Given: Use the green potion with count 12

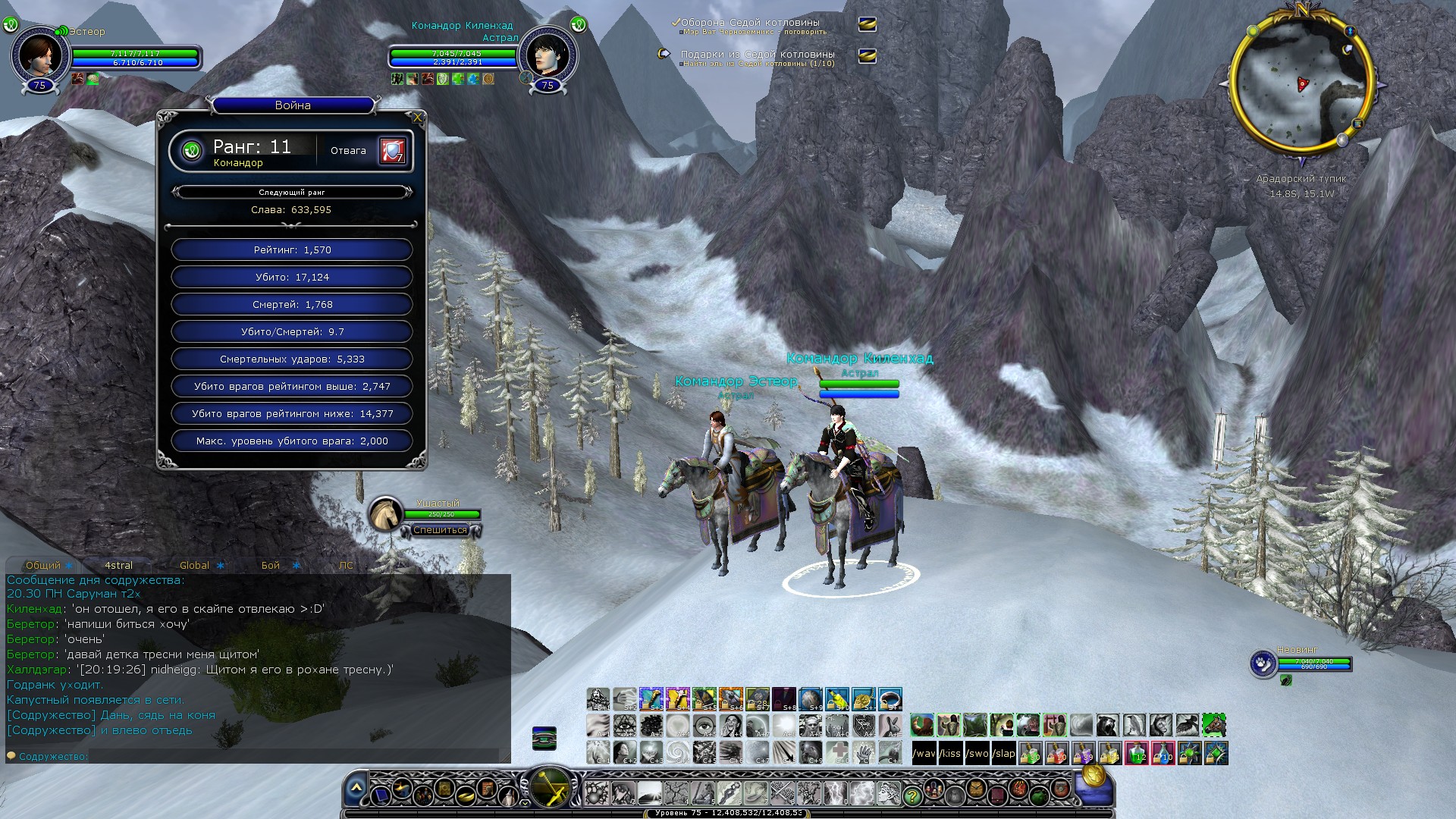Looking at the screenshot, I should point(1136,753).
